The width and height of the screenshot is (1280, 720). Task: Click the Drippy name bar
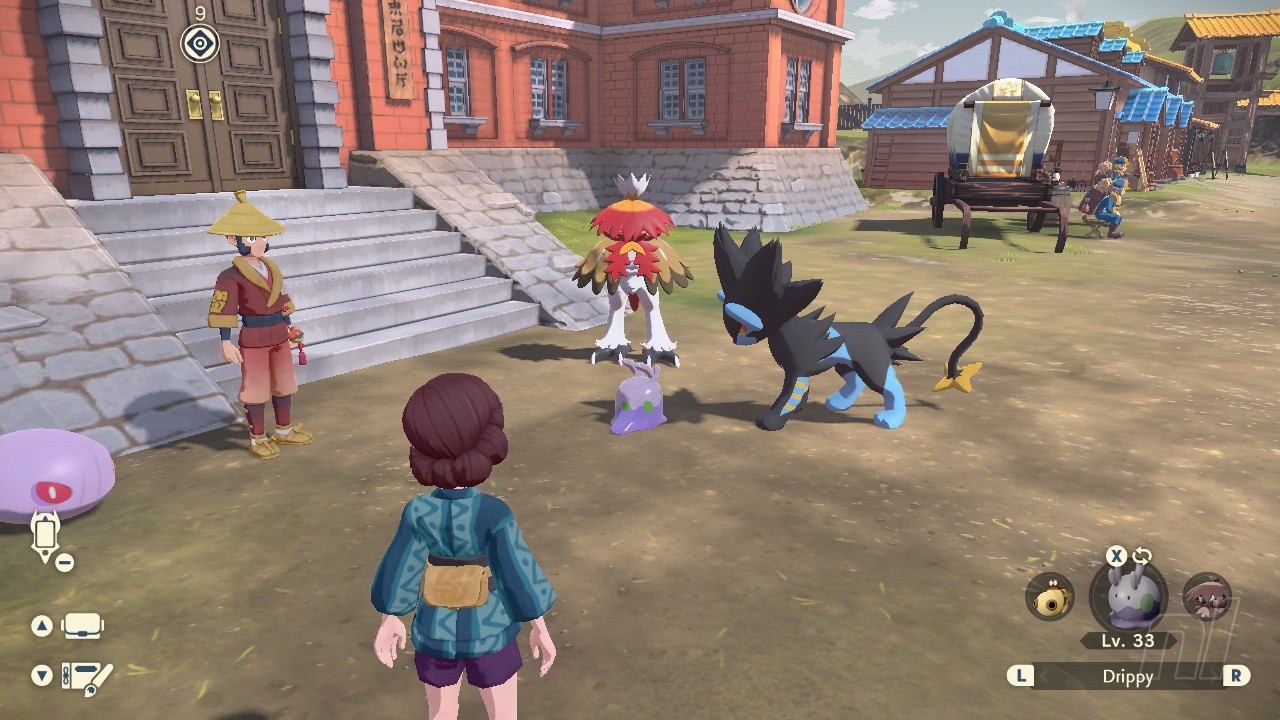click(1127, 676)
